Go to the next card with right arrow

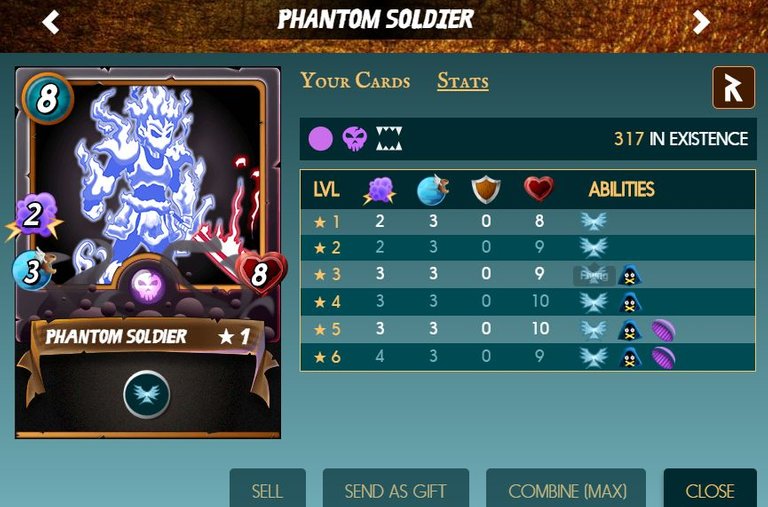[701, 22]
